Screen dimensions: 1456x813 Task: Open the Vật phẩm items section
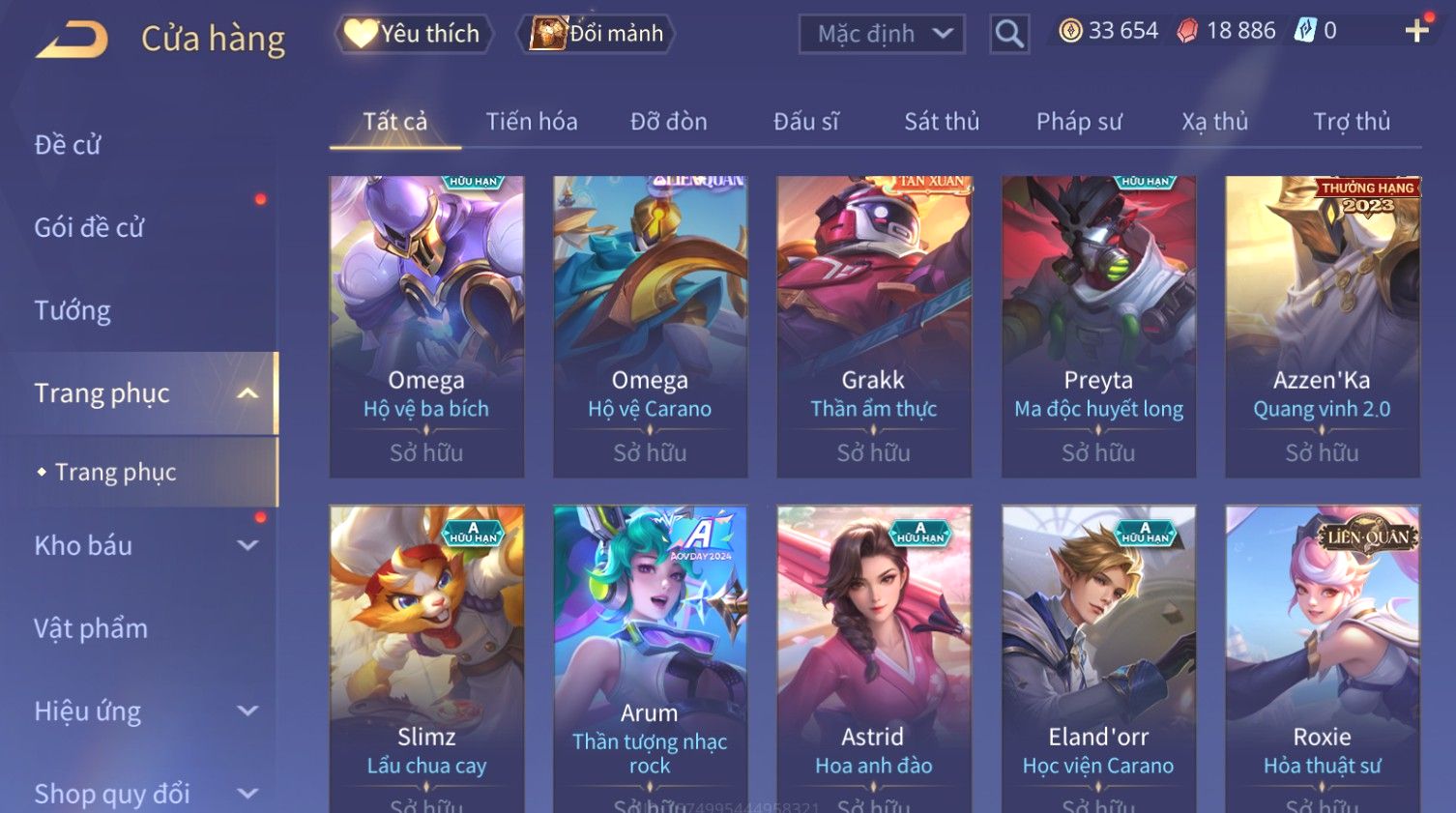[x=91, y=628]
